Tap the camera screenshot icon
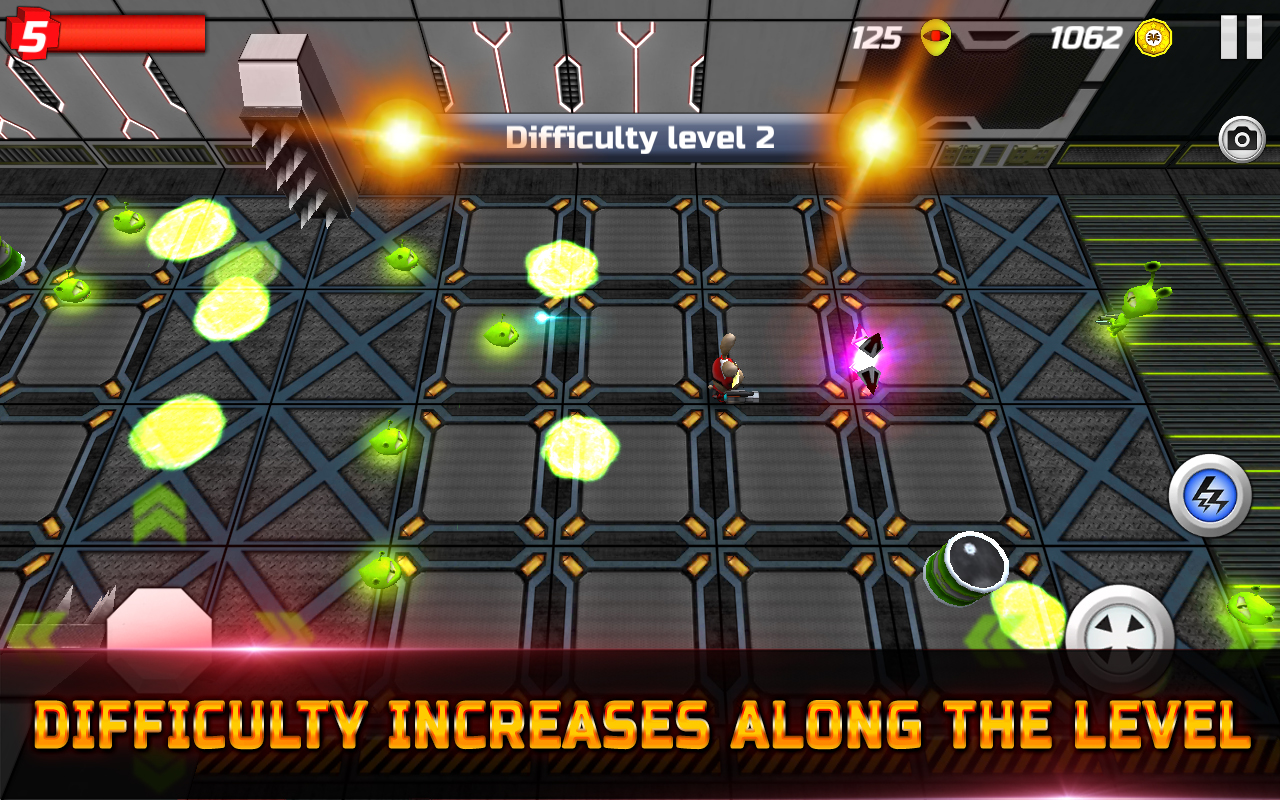1280x800 pixels. click(1240, 140)
